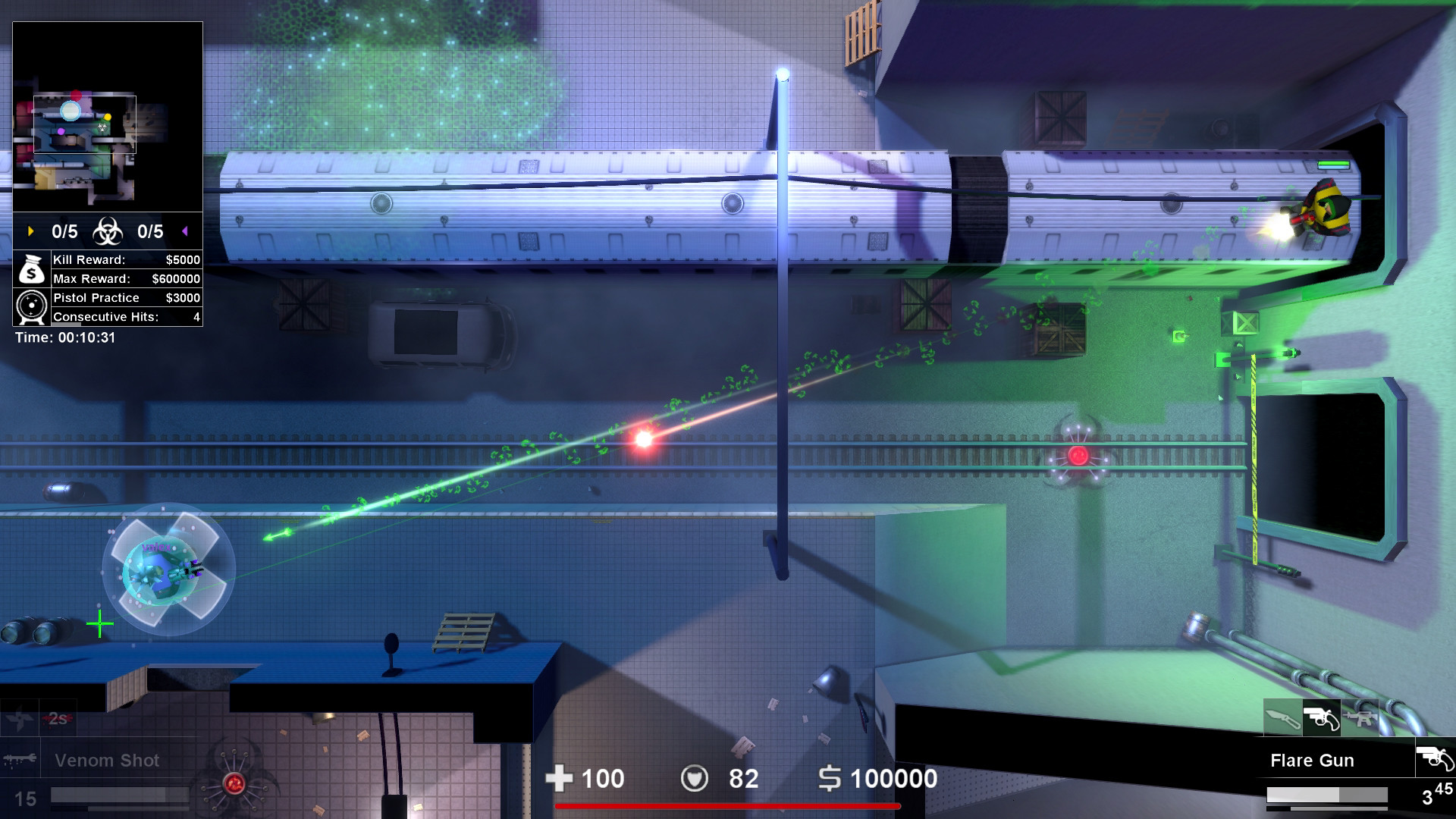This screenshot has height=819, width=1456.
Task: Toggle the yellow team score arrow
Action: point(29,232)
